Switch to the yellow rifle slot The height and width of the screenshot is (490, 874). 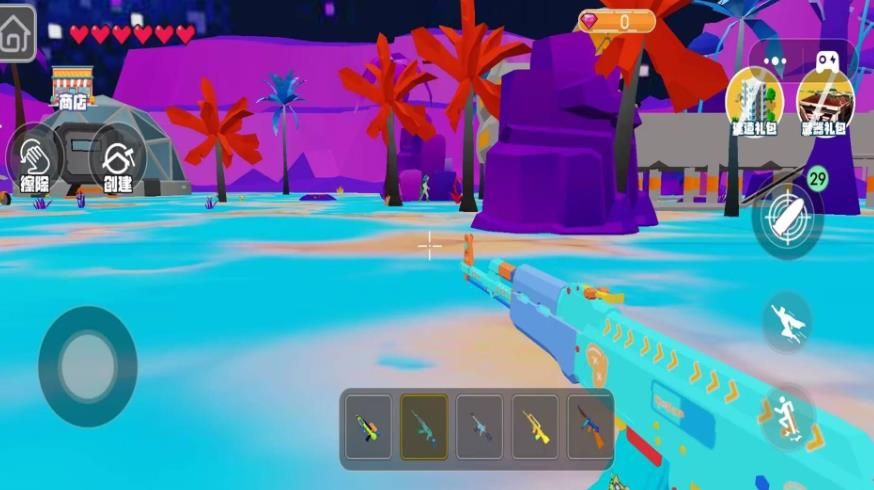tap(536, 427)
